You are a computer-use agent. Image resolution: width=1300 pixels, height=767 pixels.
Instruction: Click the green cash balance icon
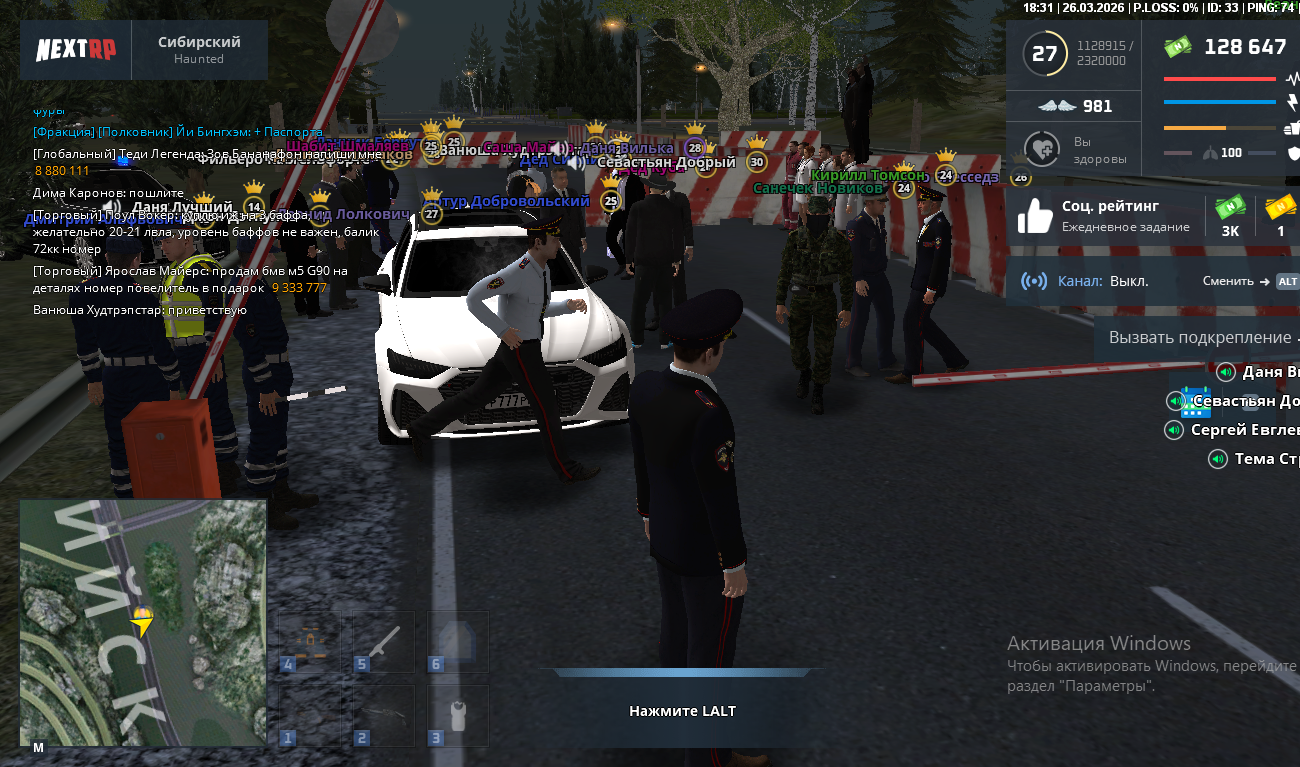click(x=1178, y=47)
